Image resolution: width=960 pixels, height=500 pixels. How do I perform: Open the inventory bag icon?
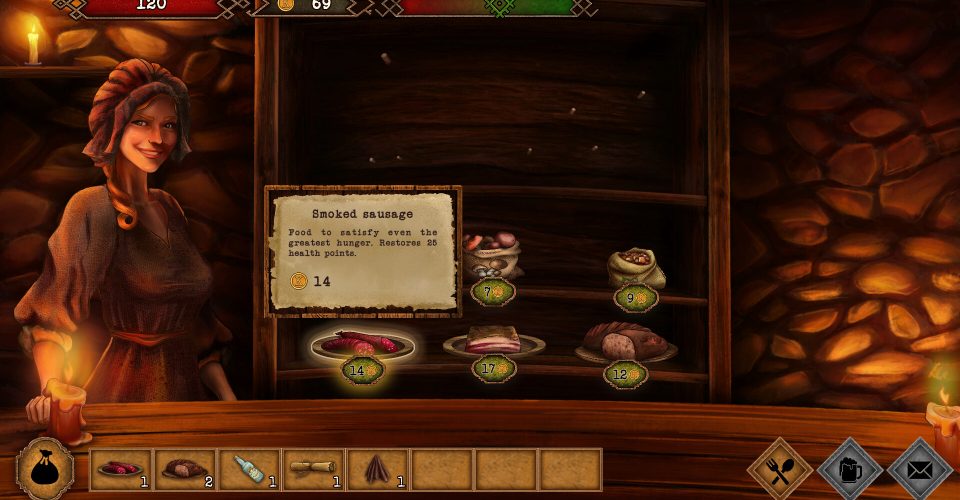point(45,468)
